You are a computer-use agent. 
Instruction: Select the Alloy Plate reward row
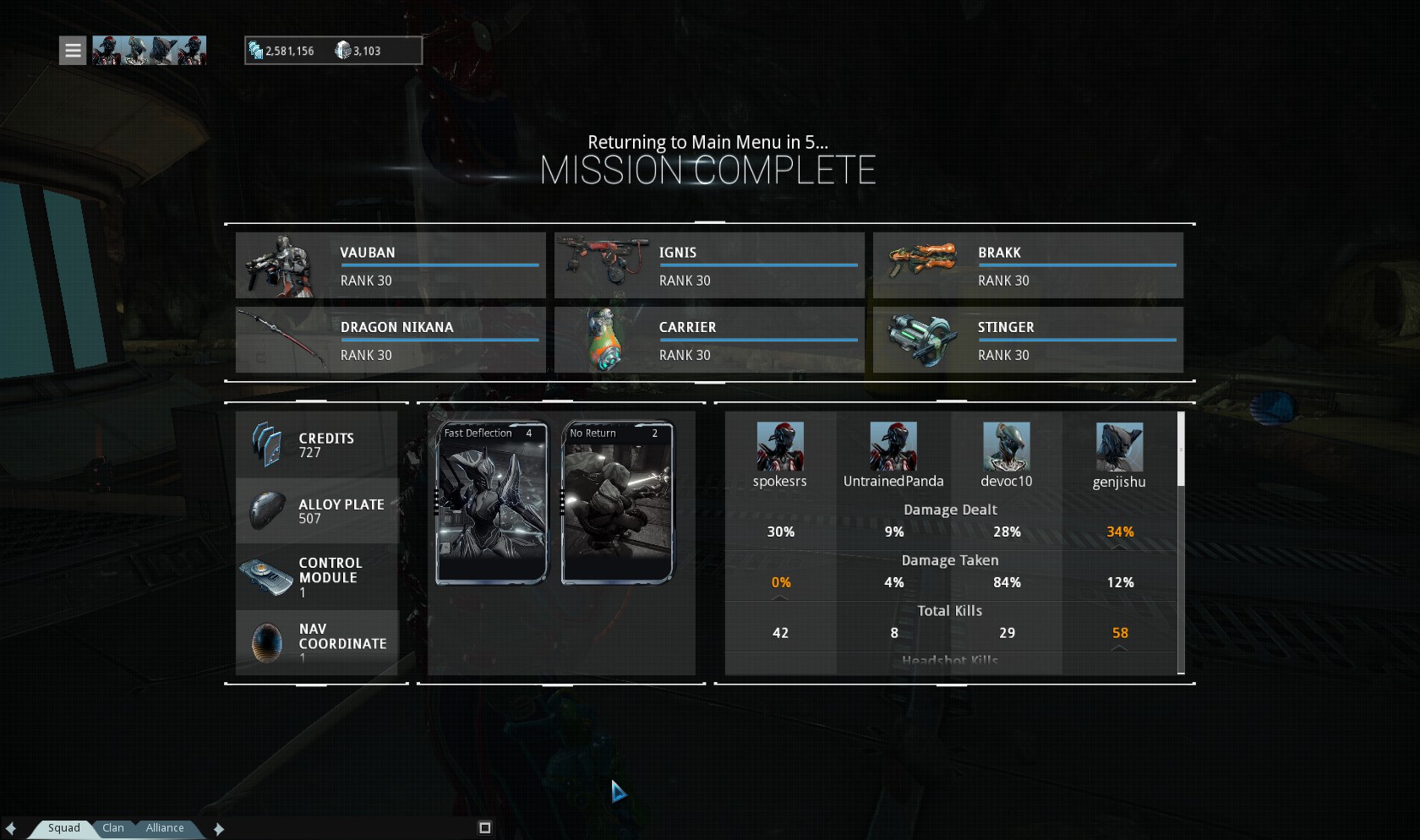click(x=317, y=510)
